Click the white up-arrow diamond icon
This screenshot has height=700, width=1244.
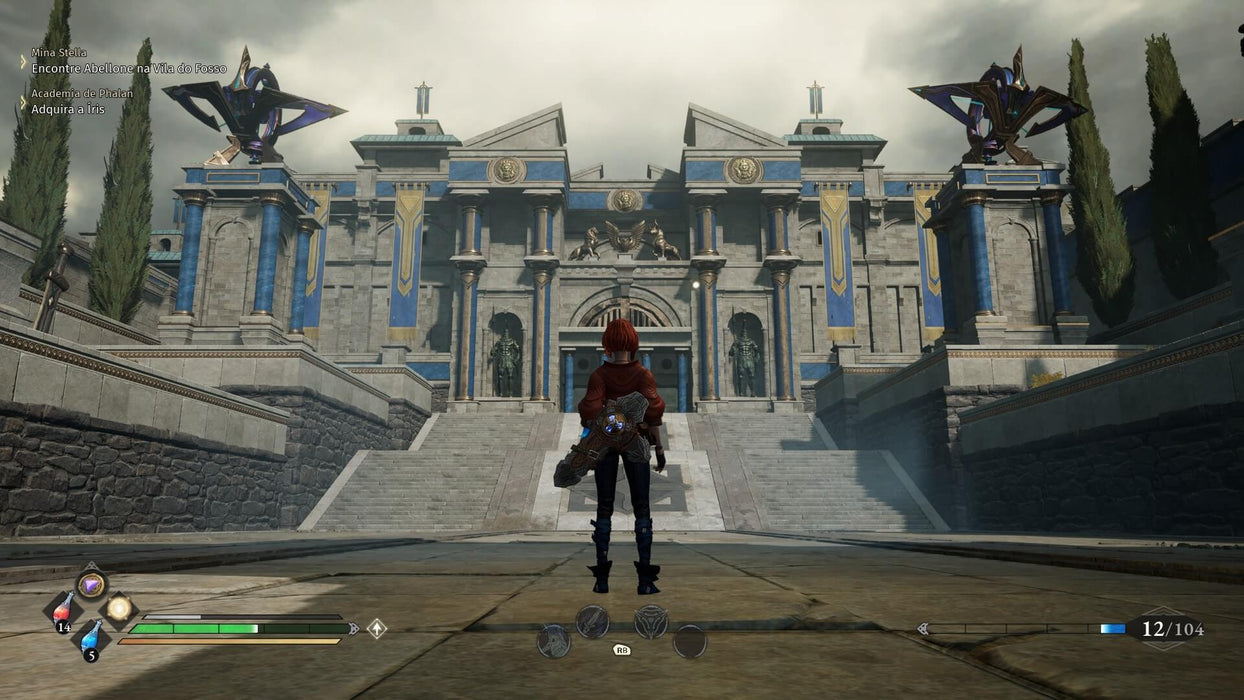[x=376, y=628]
